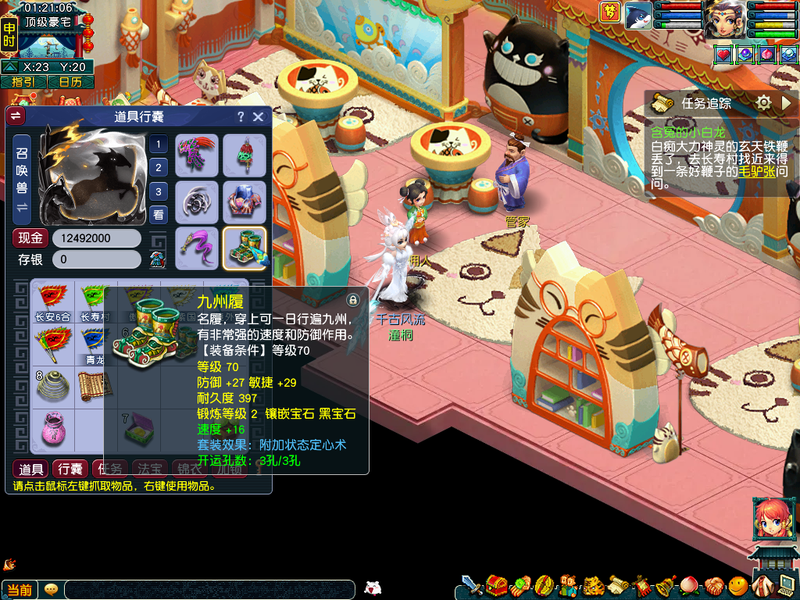Select the 长安 teleport flag item
The image size is (800, 600).
(x=52, y=301)
